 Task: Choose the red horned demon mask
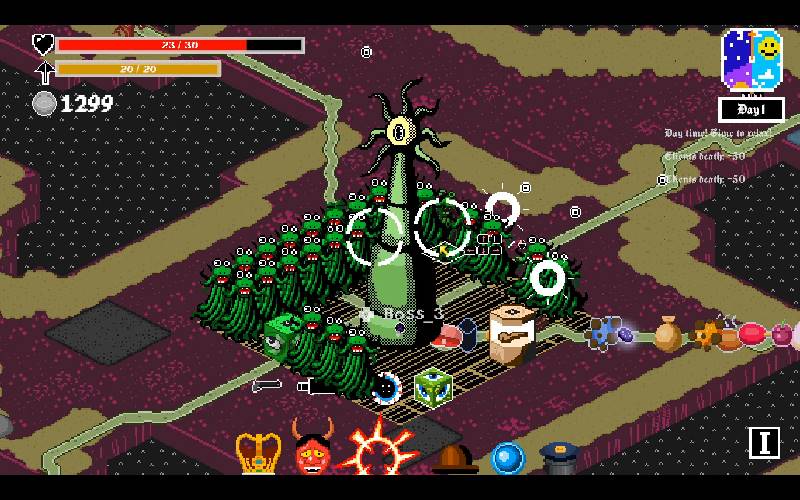(x=312, y=450)
